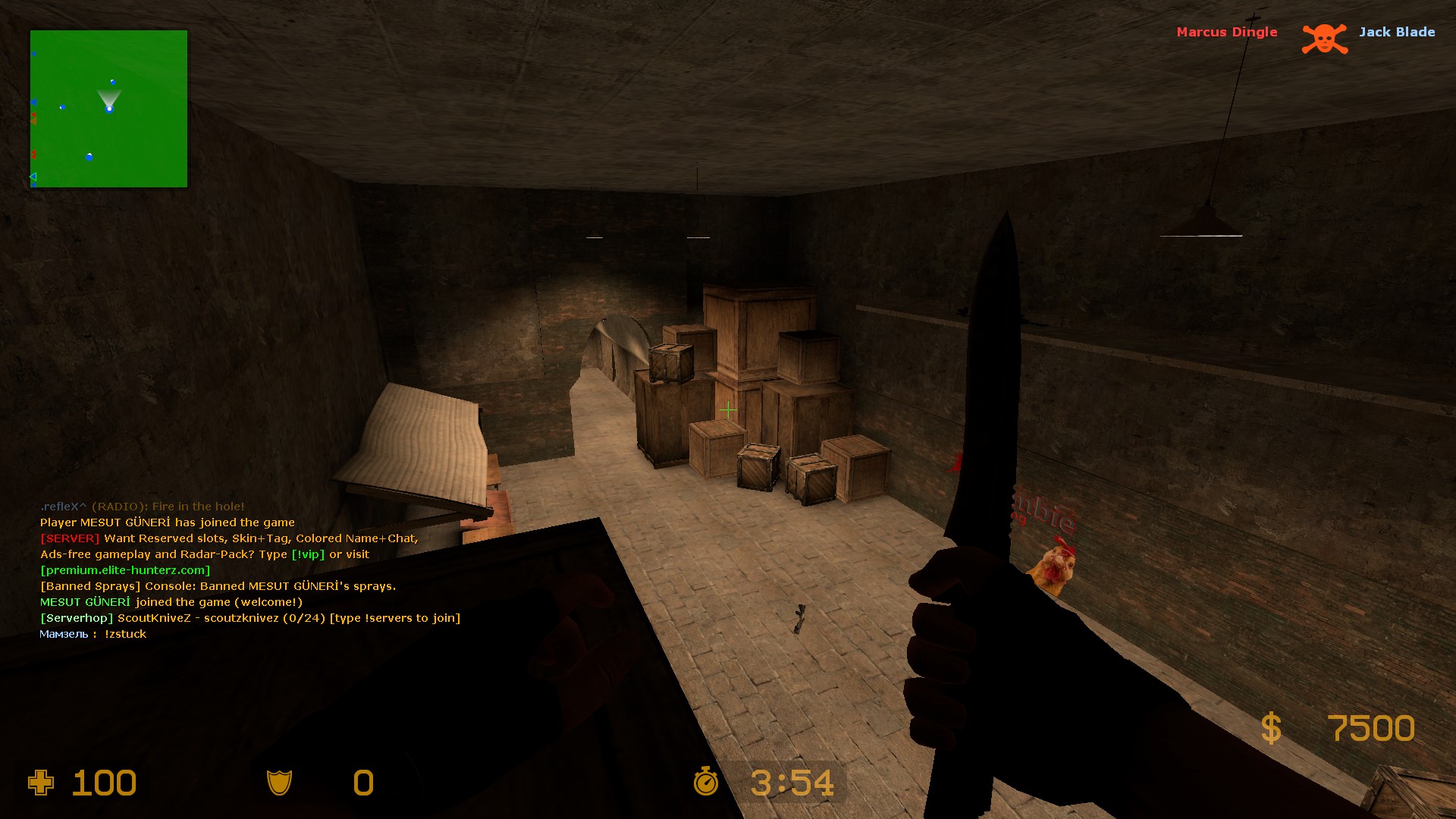Image resolution: width=1456 pixels, height=819 pixels.
Task: Select the !zstuck chat message
Action: tap(125, 634)
